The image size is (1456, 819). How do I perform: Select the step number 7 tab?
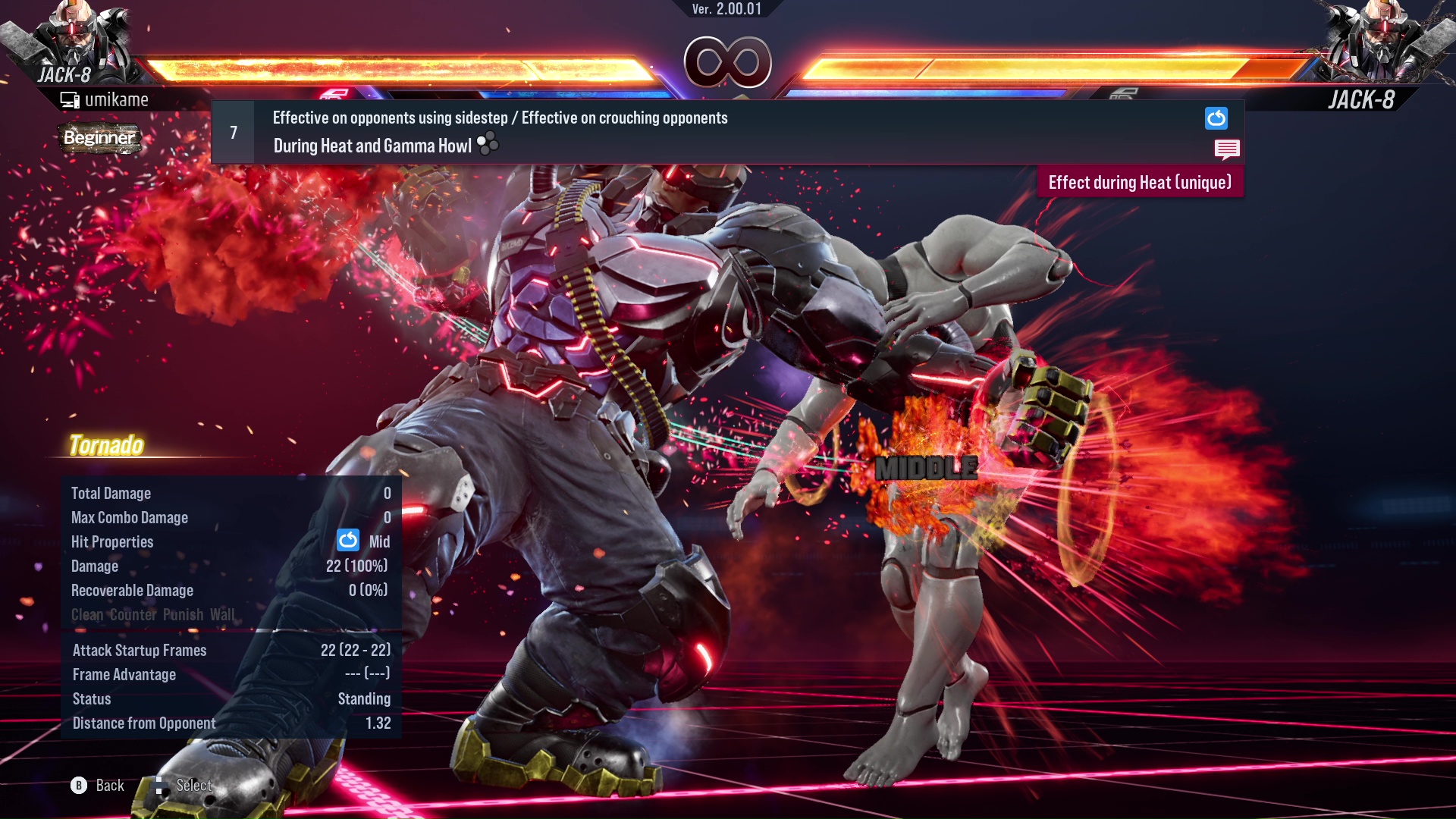click(x=233, y=132)
